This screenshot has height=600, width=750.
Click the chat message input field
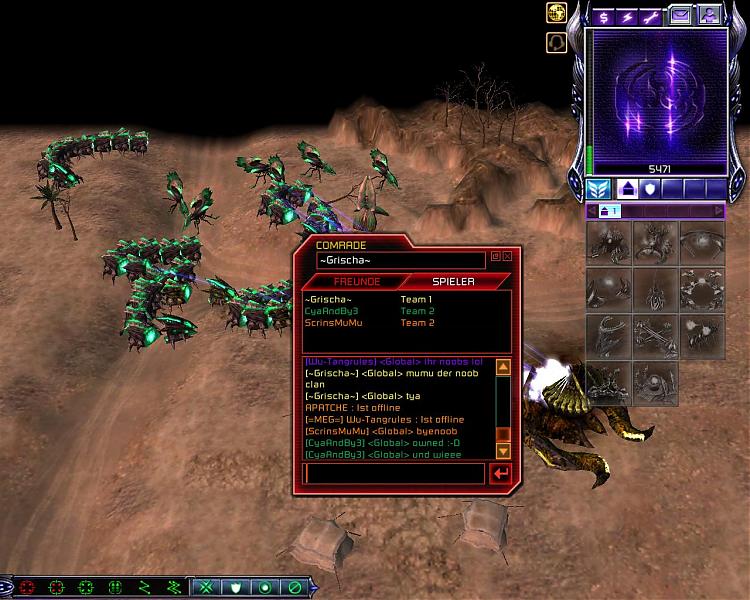(x=394, y=473)
